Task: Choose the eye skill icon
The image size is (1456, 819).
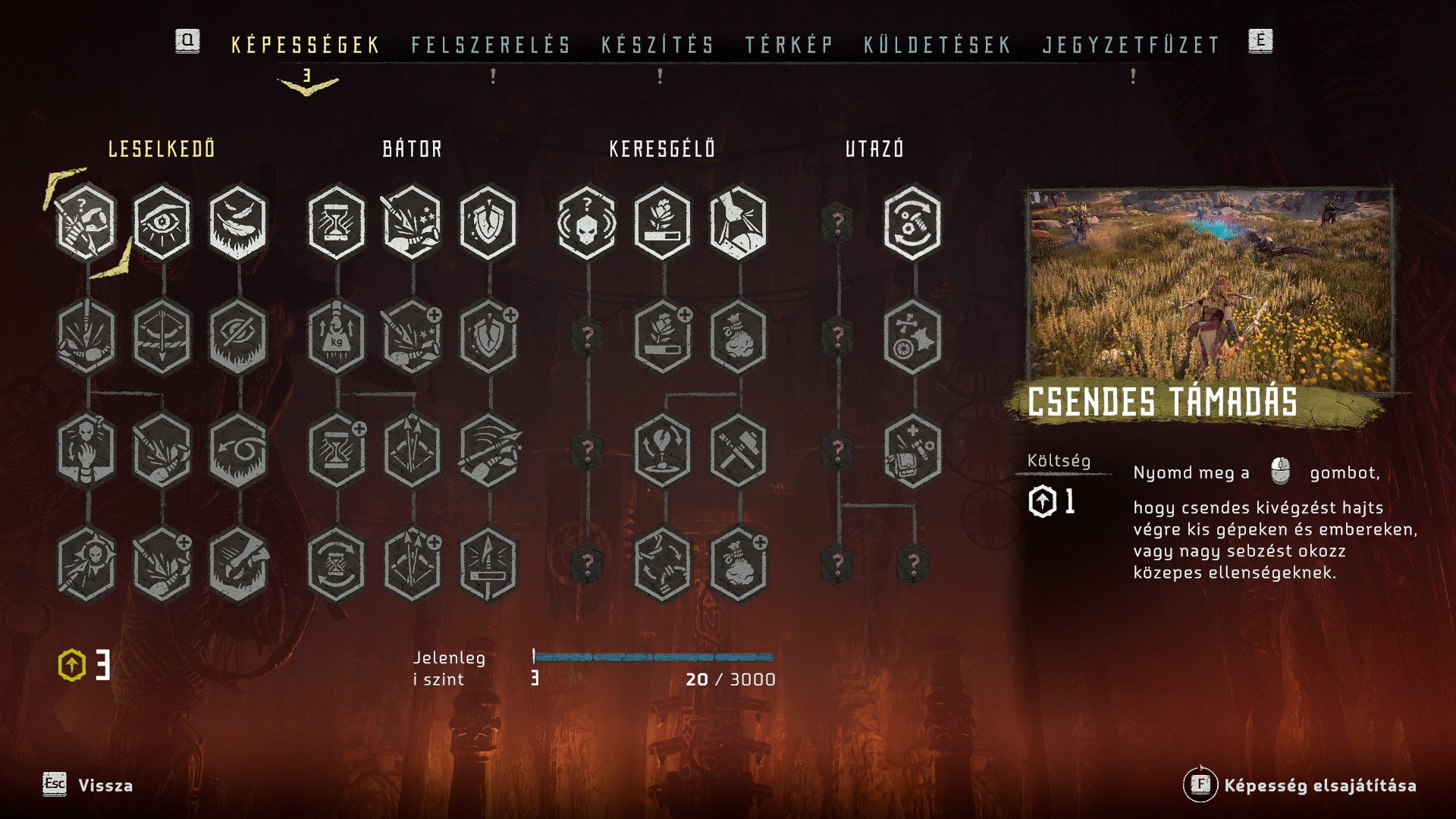Action: 162,222
